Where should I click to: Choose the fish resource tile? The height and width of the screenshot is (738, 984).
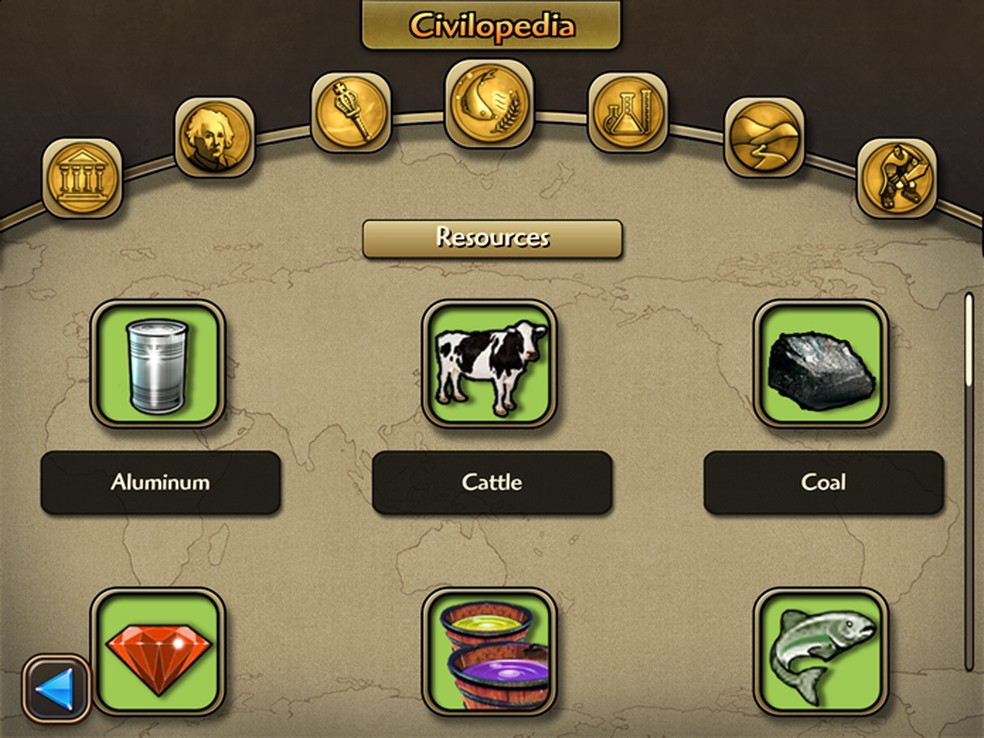[x=821, y=650]
